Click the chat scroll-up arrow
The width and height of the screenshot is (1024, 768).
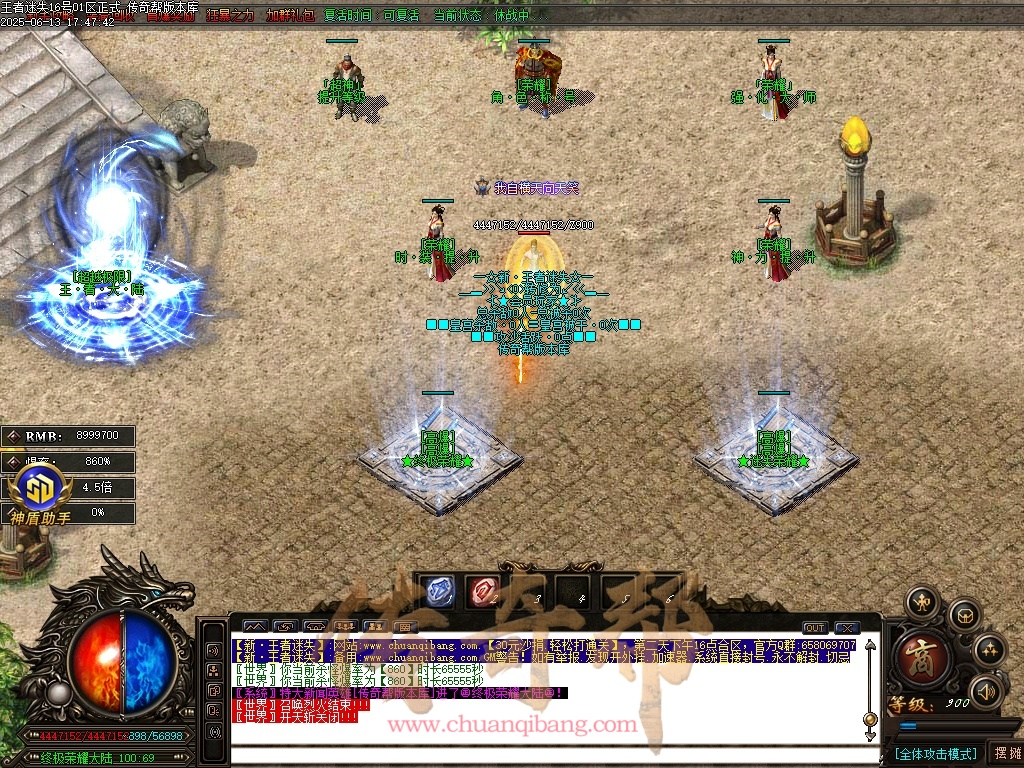click(870, 644)
